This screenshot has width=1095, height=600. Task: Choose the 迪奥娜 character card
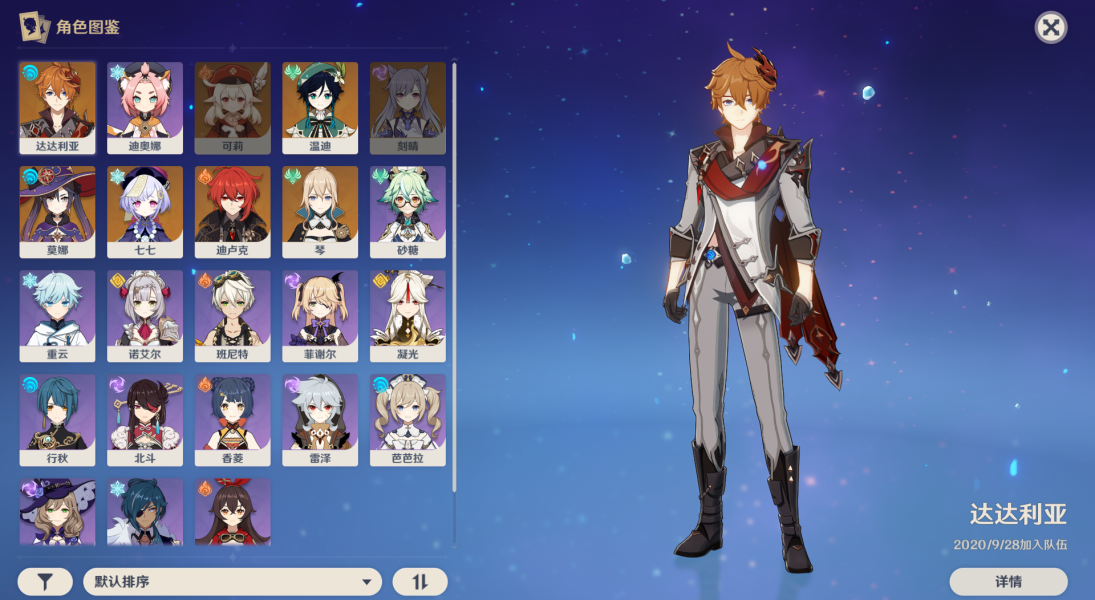coord(145,107)
